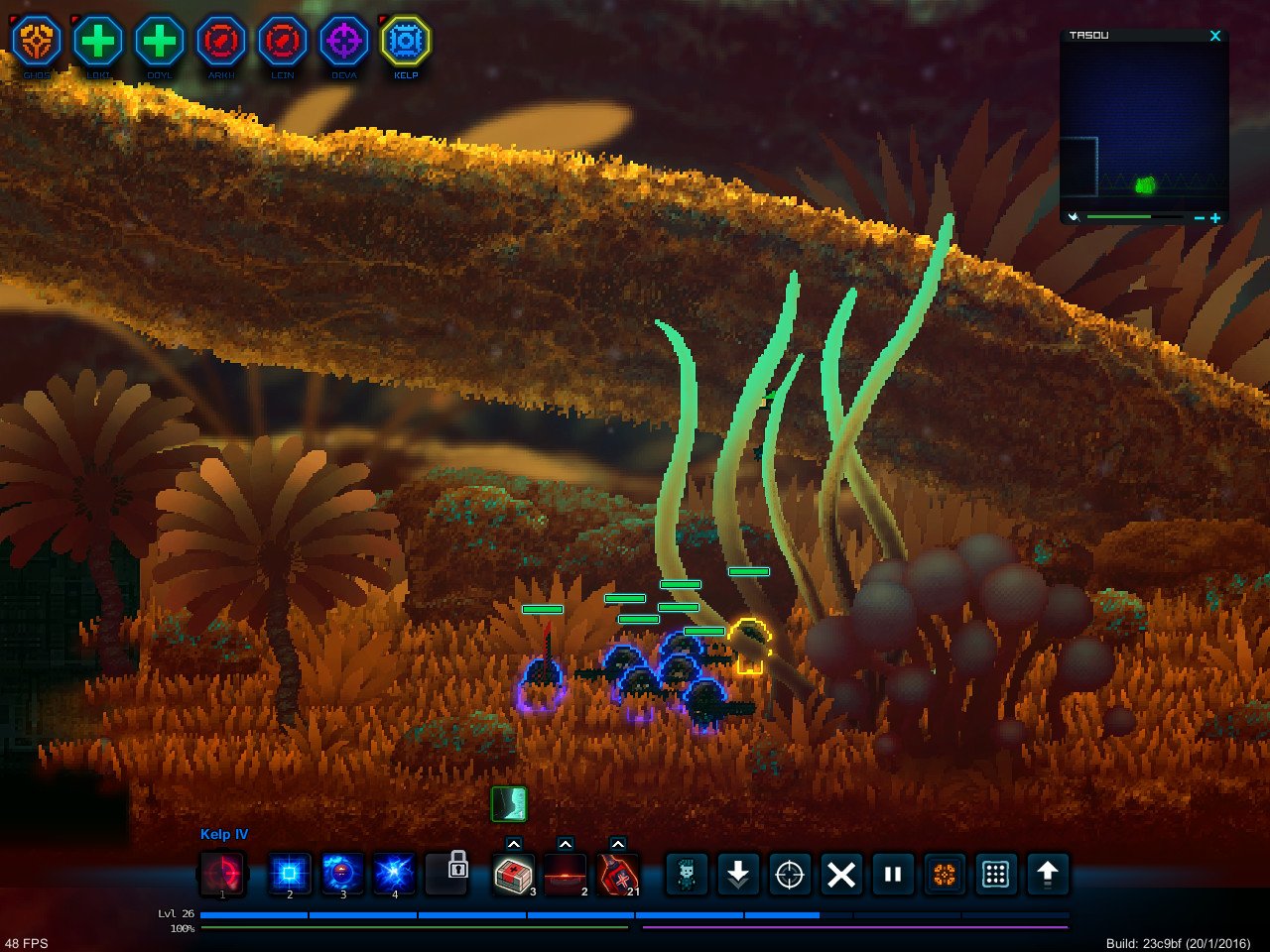Viewport: 1270px width, 952px height.
Task: Expand the chevron above the health vial slot
Action: (616, 844)
